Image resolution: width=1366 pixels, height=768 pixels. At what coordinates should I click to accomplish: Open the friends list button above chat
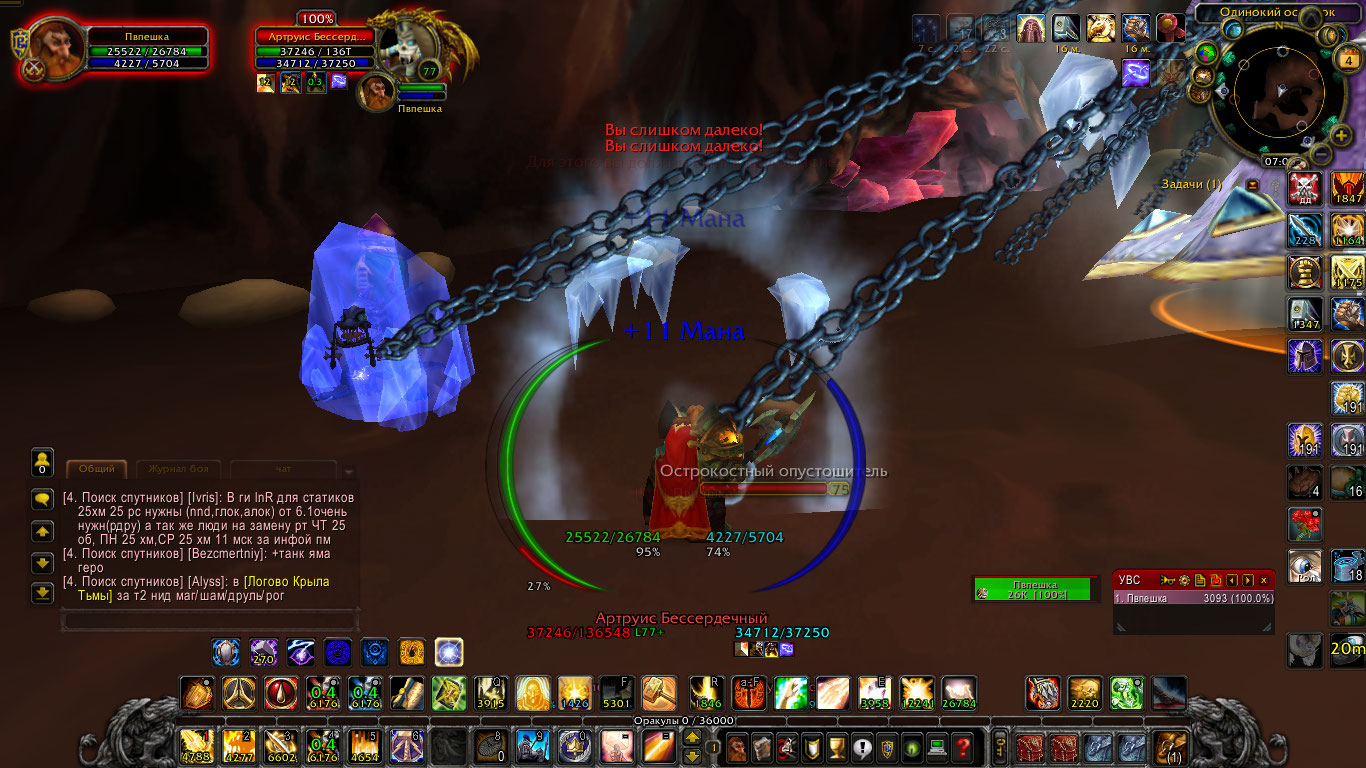(x=42, y=461)
